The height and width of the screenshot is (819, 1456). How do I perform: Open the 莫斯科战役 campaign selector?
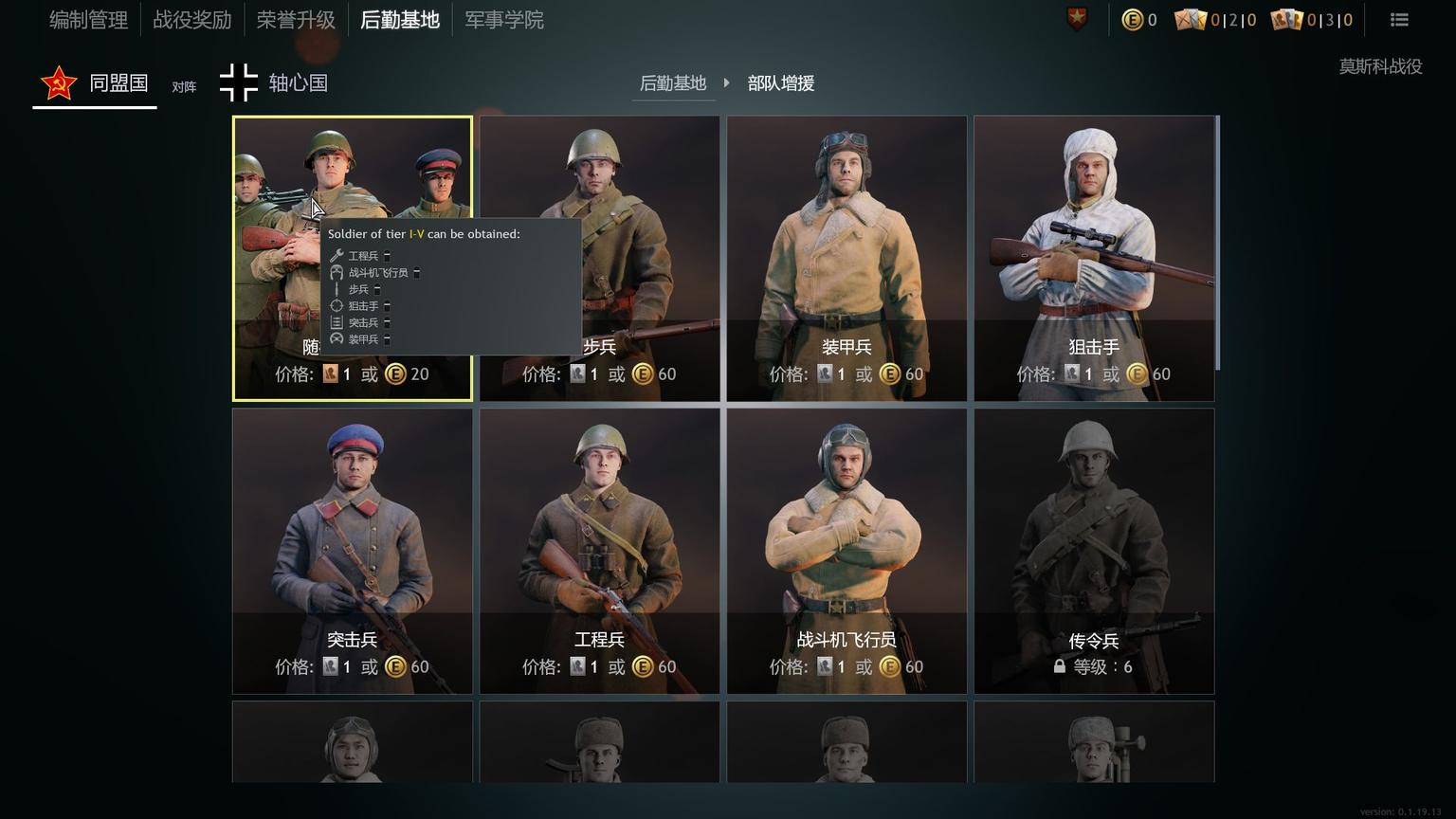(x=1380, y=66)
